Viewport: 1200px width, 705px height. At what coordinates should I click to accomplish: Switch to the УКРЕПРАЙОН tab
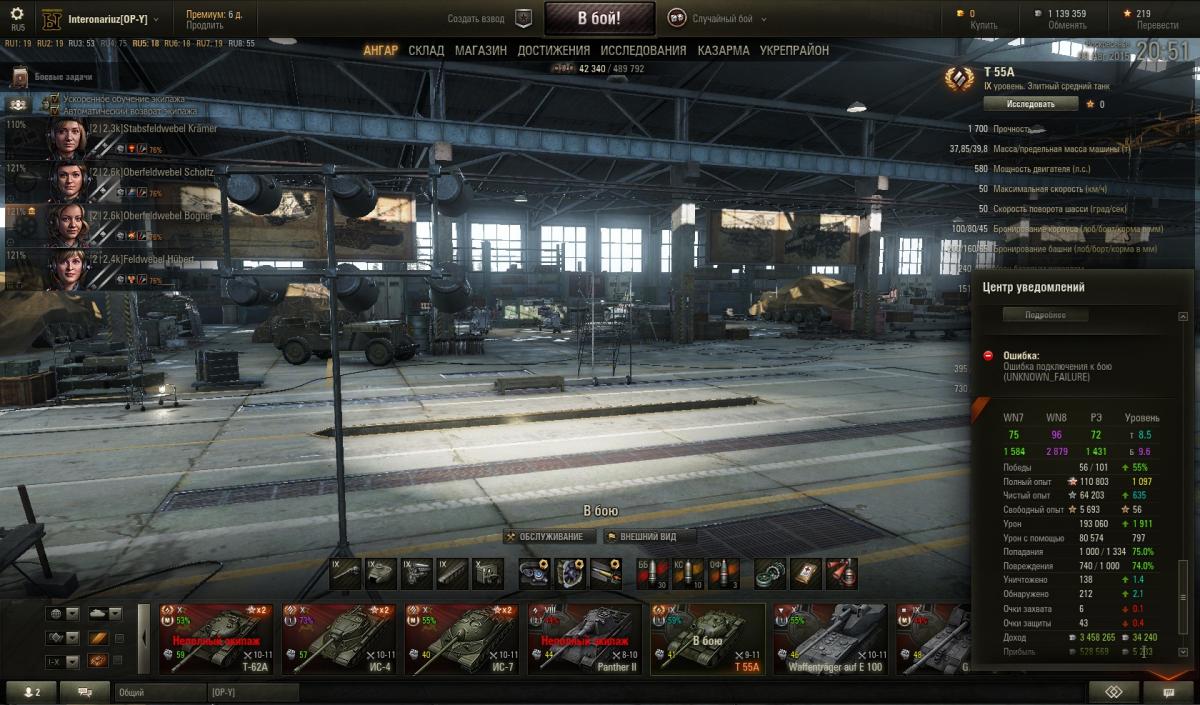point(794,50)
